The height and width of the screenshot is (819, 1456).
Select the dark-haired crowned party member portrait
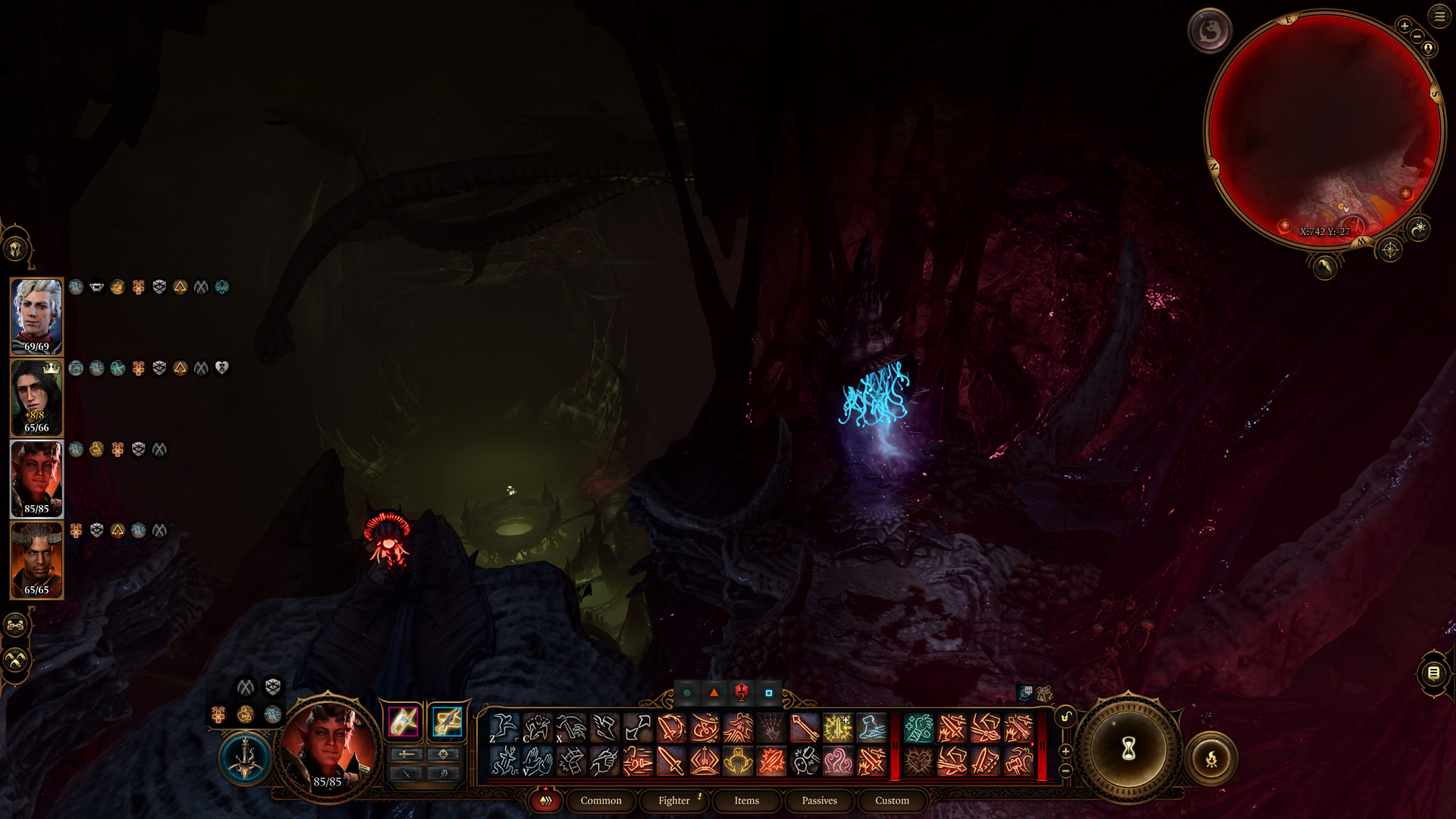(36, 397)
